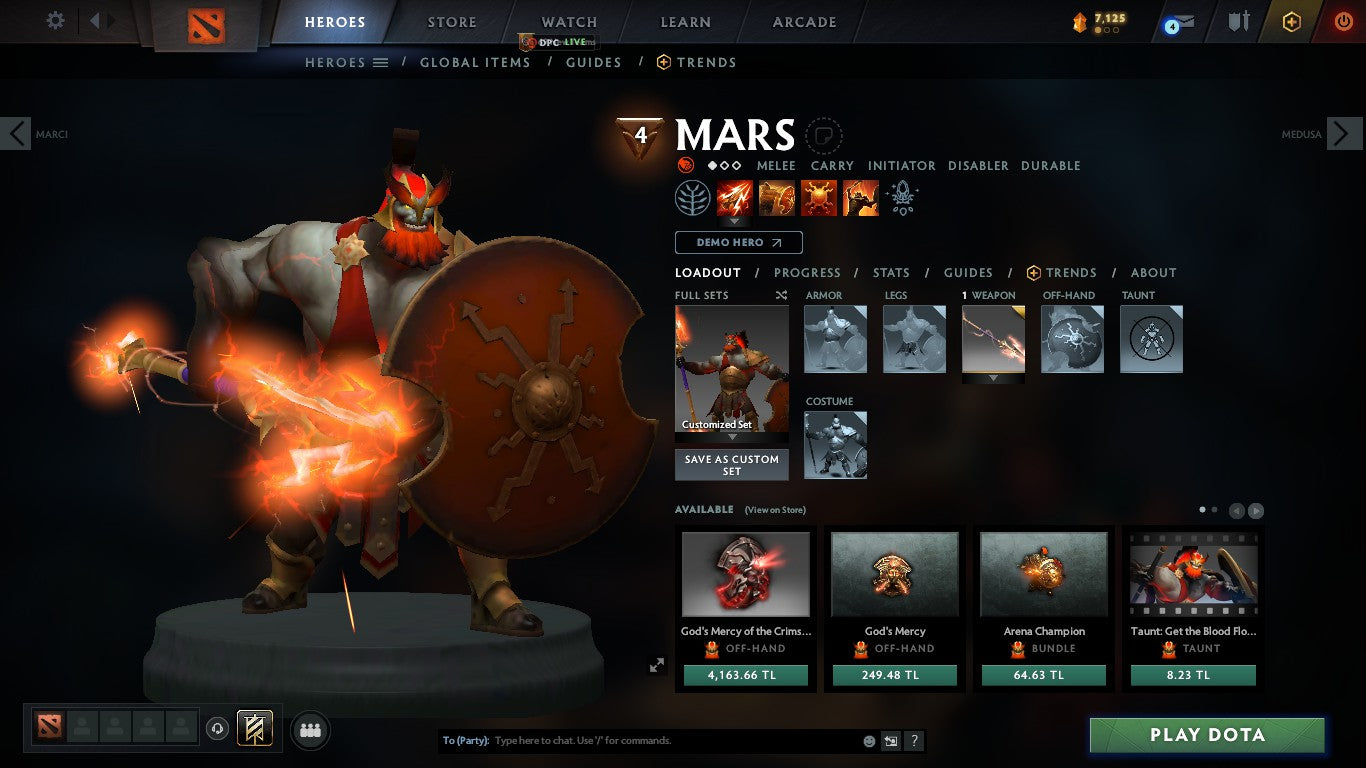Select the Spear of Mars ability icon
This screenshot has width=1366, height=768.
(734, 197)
